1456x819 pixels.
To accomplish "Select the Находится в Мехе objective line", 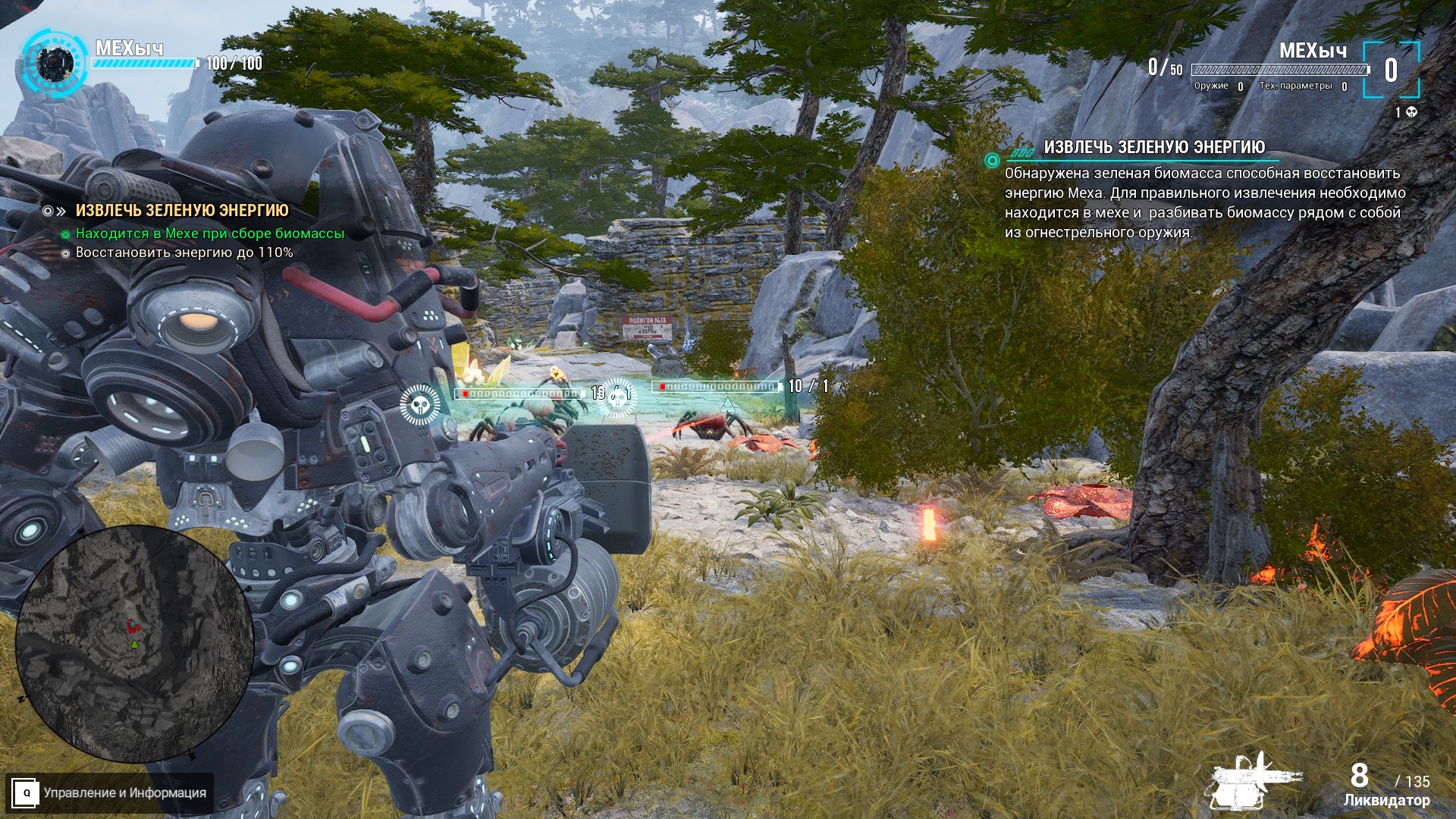I will pyautogui.click(x=210, y=234).
